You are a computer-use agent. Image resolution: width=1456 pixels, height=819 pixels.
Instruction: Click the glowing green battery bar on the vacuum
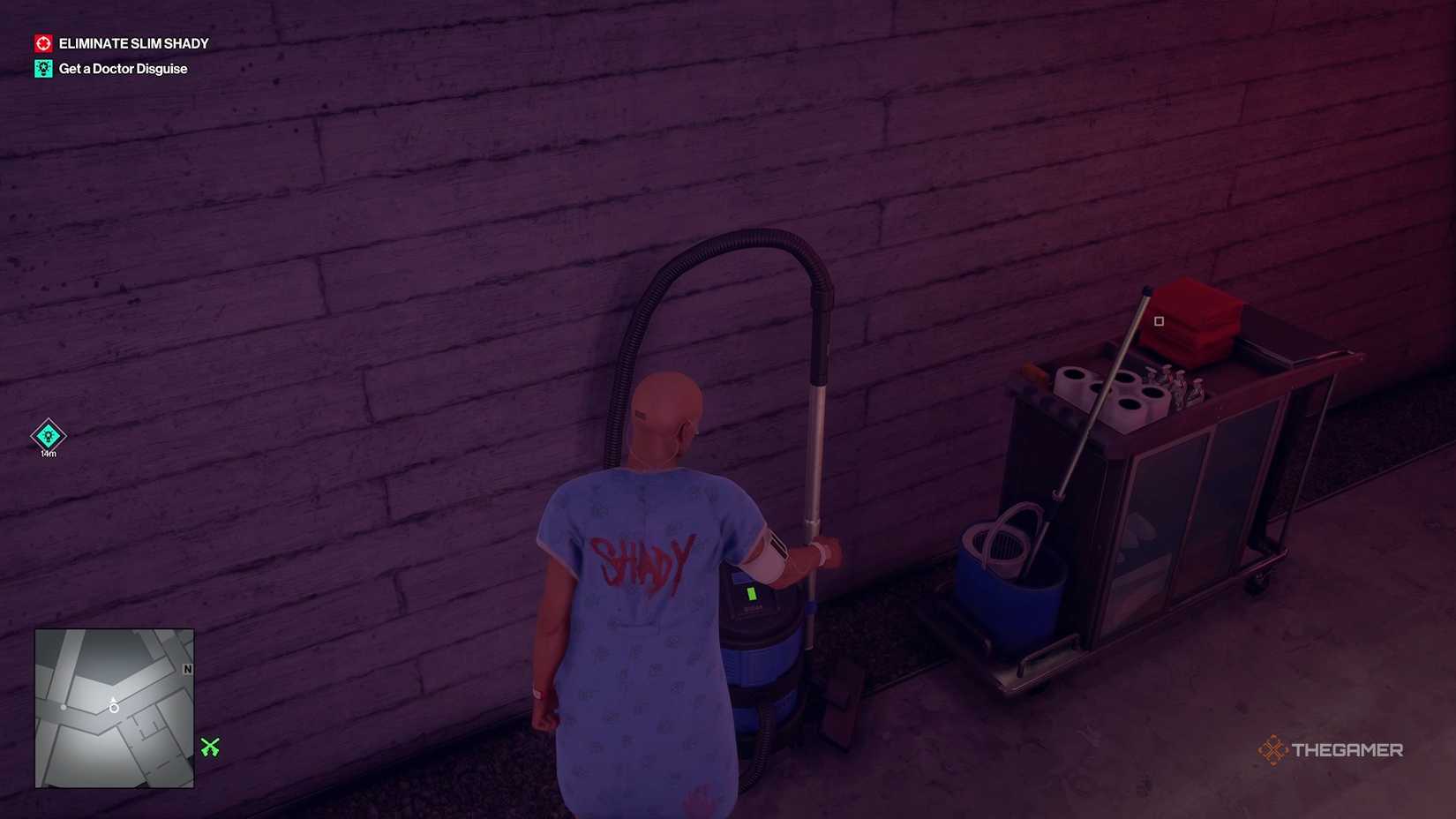[x=752, y=593]
